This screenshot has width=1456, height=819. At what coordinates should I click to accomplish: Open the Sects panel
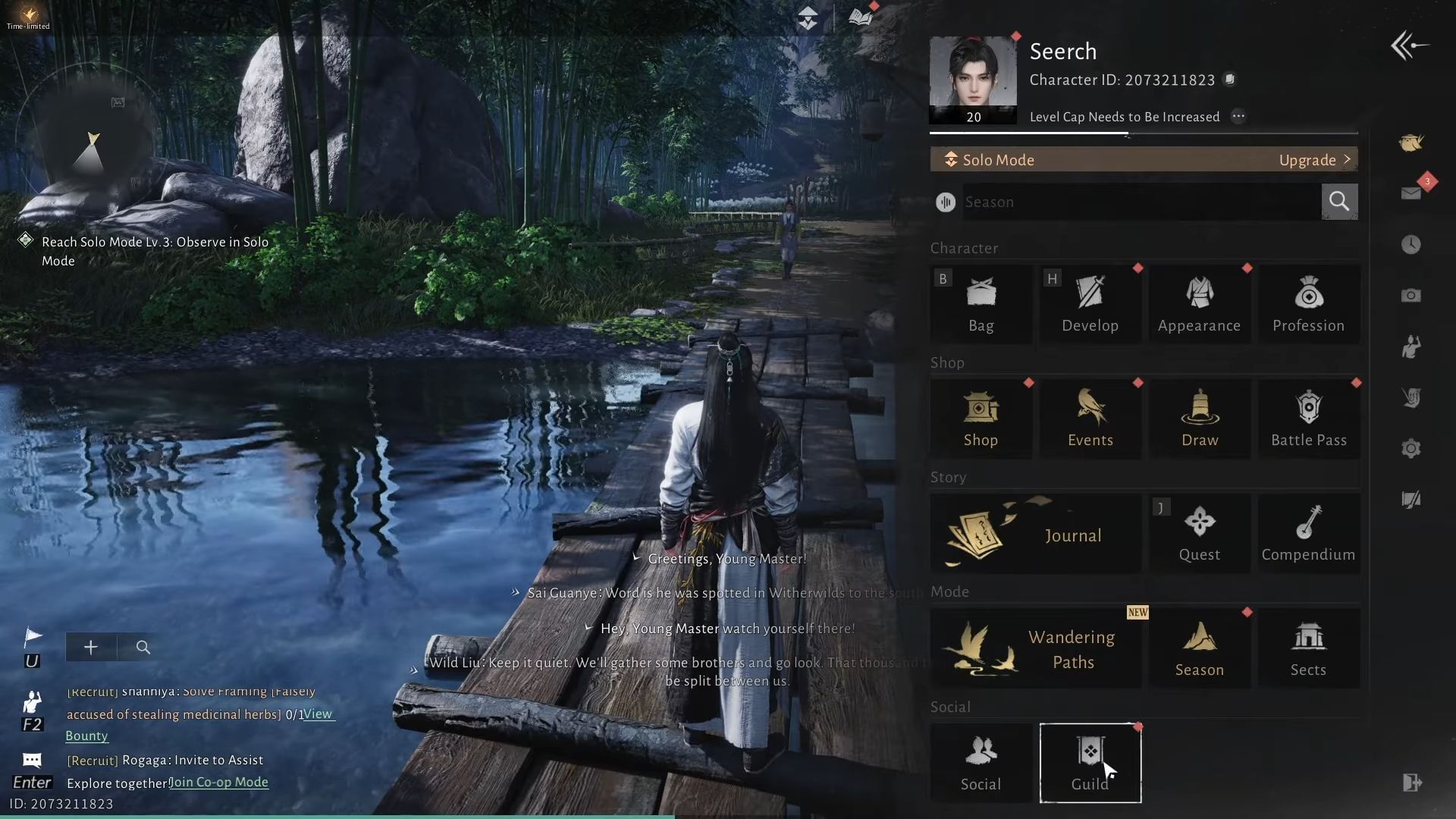[x=1308, y=647]
